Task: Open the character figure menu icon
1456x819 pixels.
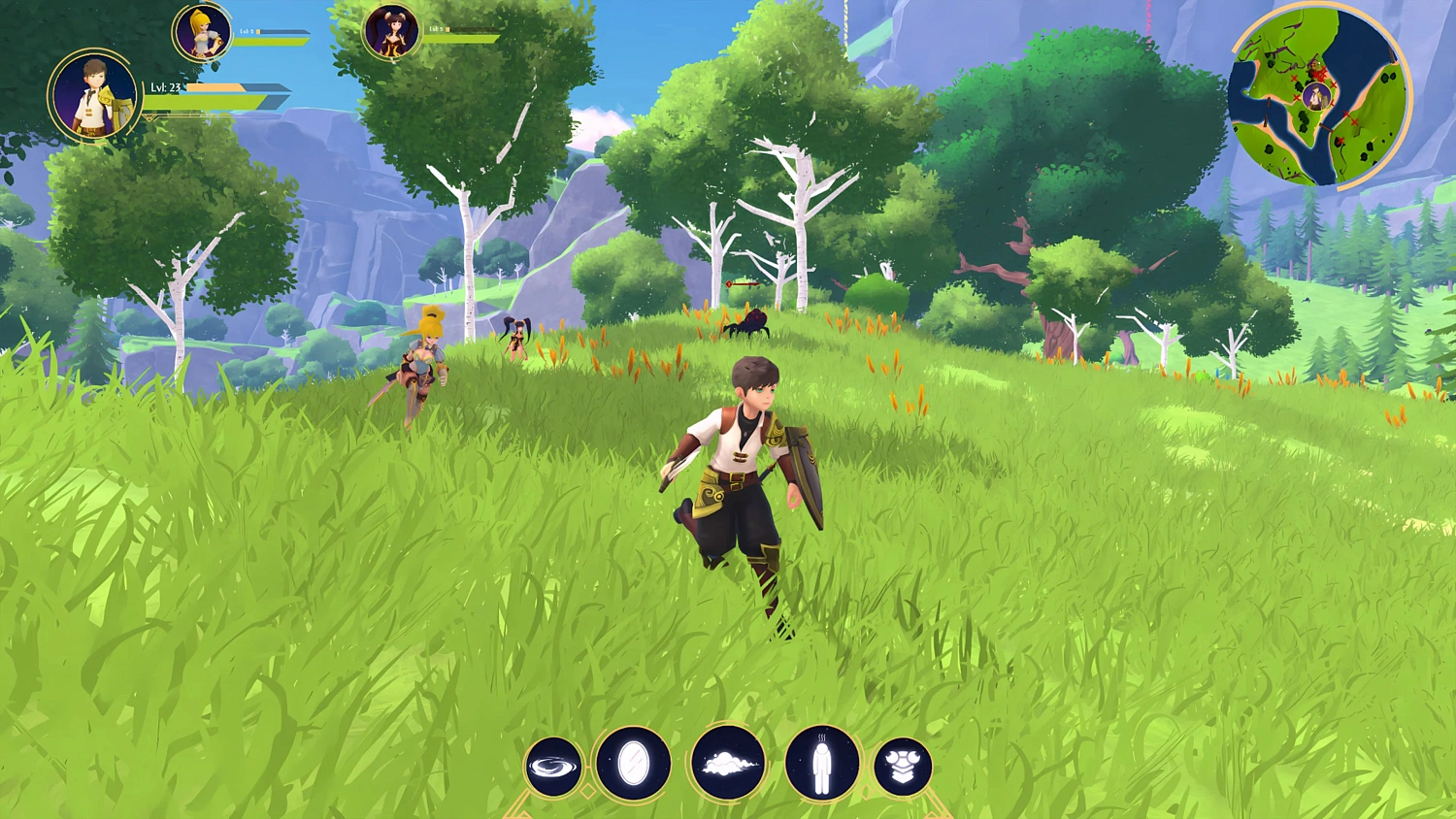Action: coord(821,766)
